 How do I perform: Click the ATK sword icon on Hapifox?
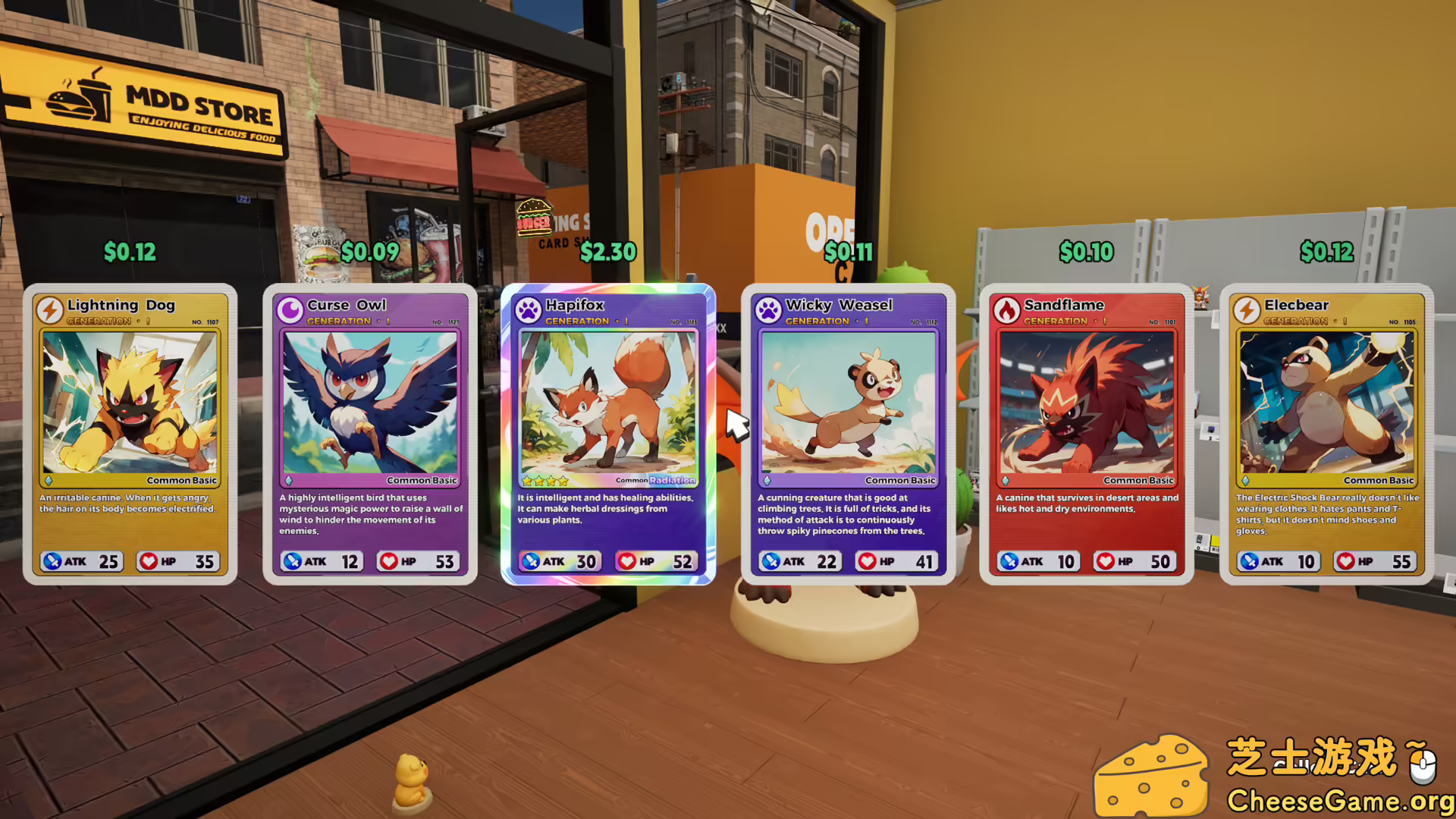point(531,561)
